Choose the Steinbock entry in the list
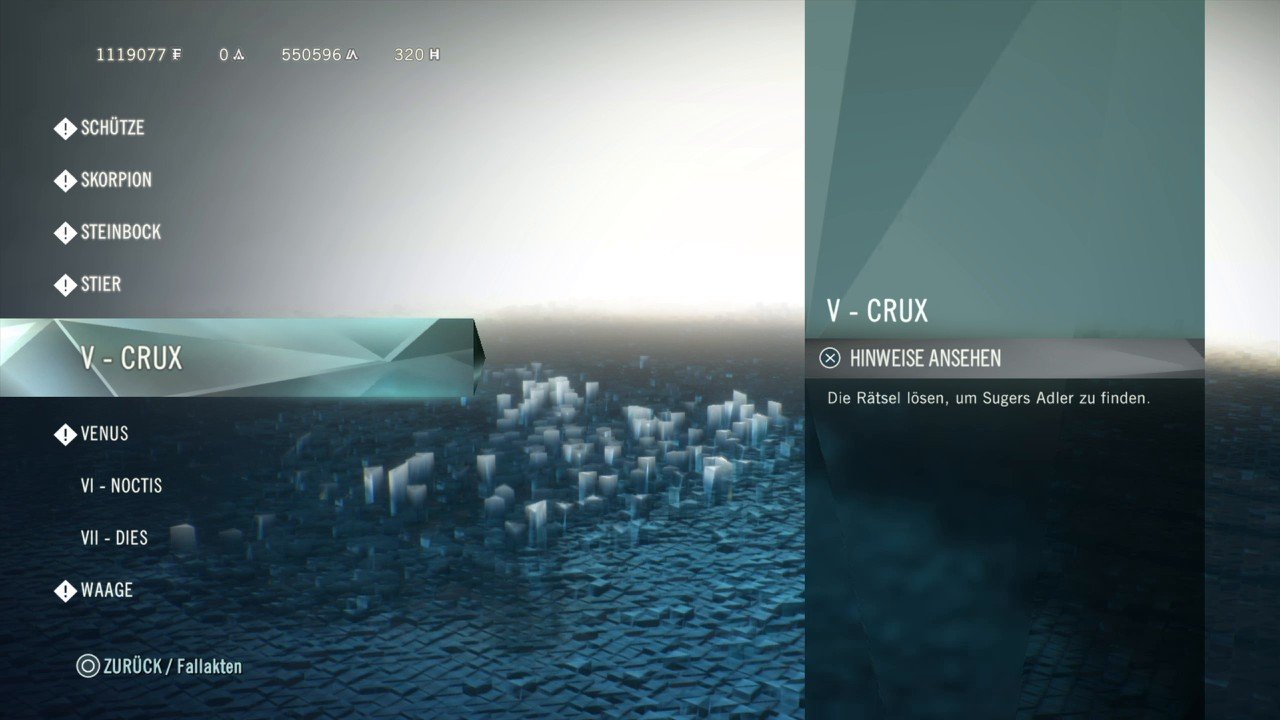The width and height of the screenshot is (1280, 720). (x=120, y=232)
